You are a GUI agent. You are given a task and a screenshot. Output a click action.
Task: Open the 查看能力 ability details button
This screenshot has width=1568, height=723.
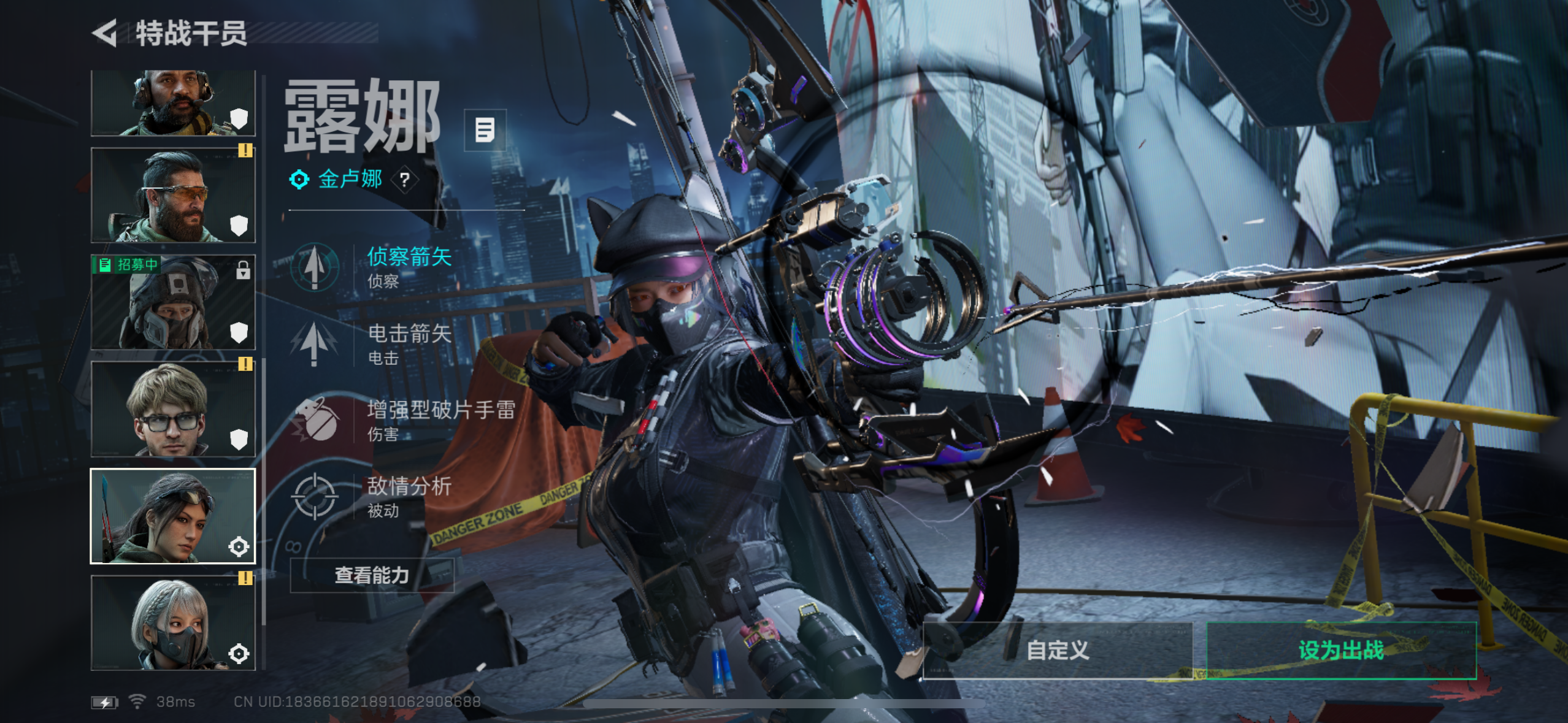pyautogui.click(x=372, y=575)
